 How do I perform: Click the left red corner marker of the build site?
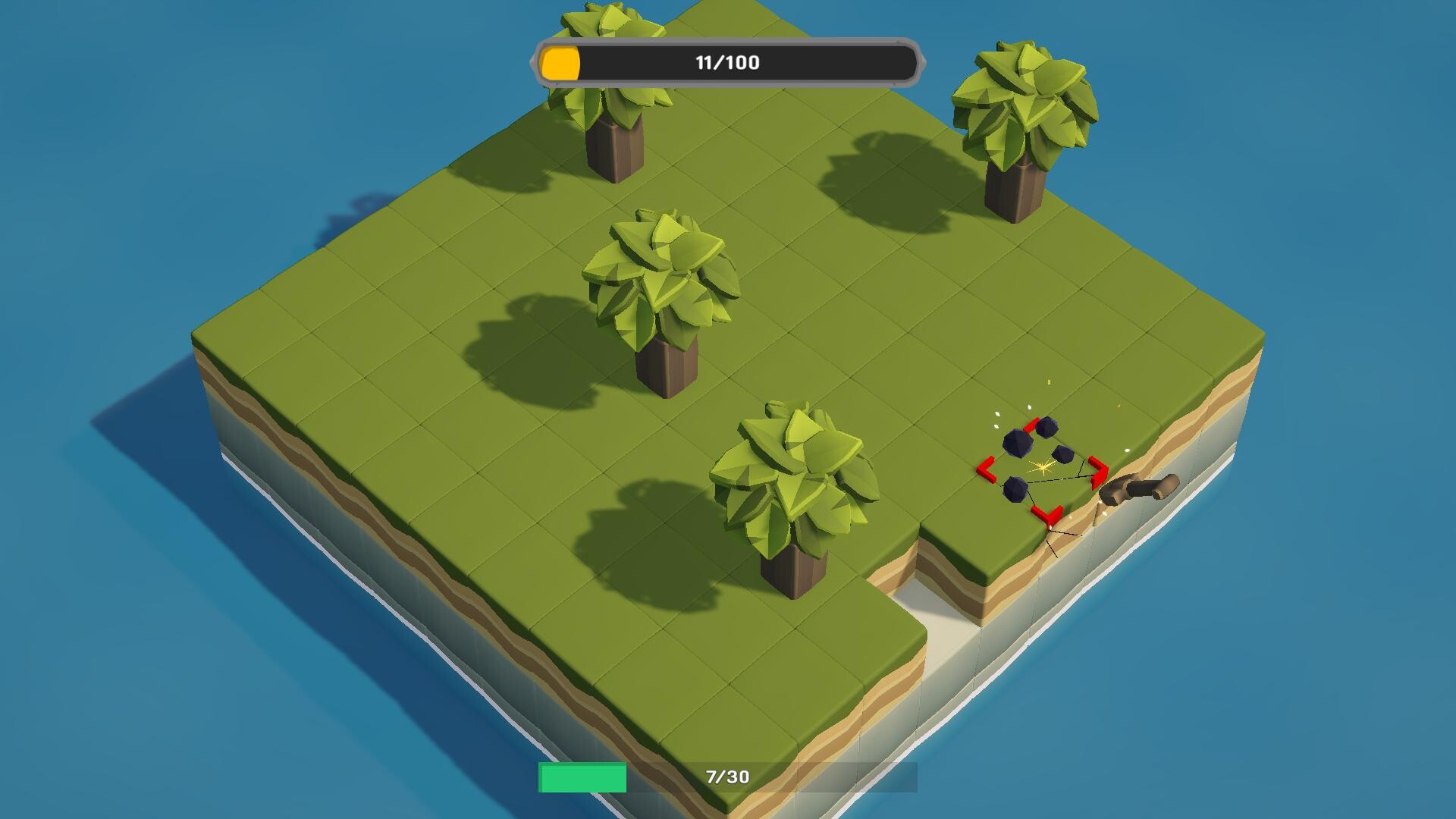987,469
